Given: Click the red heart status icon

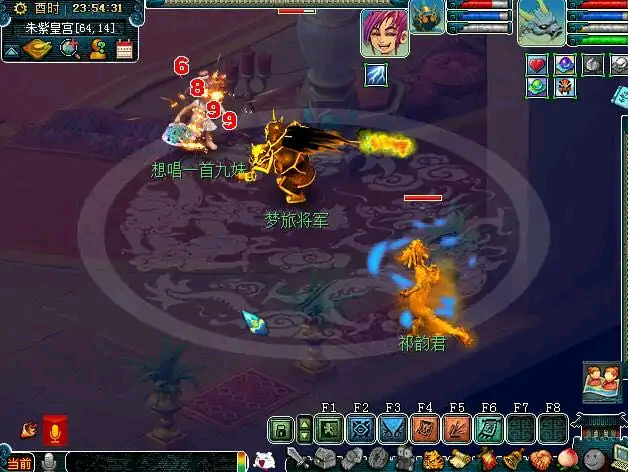Looking at the screenshot, I should point(538,65).
